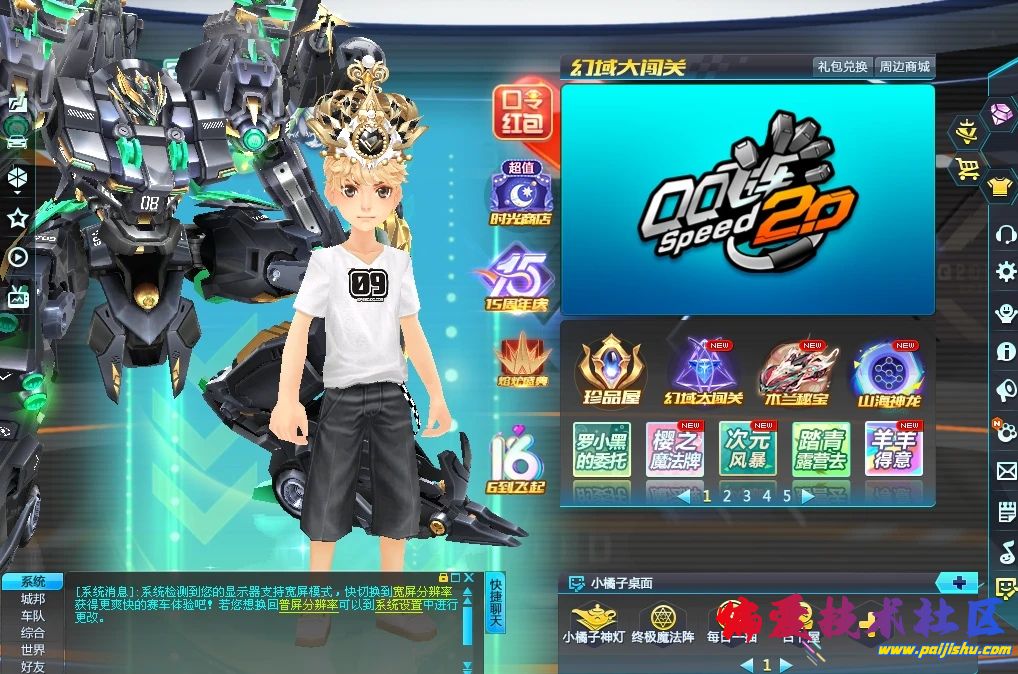The width and height of the screenshot is (1018, 674).
Task: Open the settings gear icon
Action: [x=1006, y=271]
